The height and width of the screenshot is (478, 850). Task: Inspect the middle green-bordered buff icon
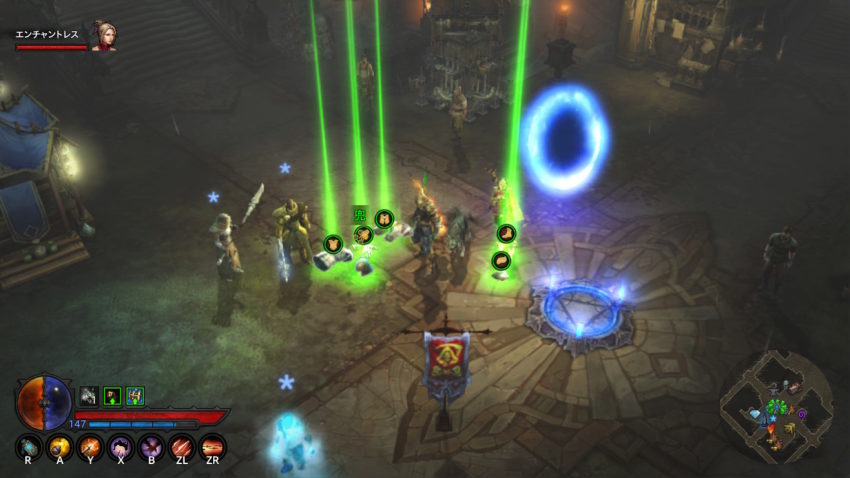[x=112, y=395]
